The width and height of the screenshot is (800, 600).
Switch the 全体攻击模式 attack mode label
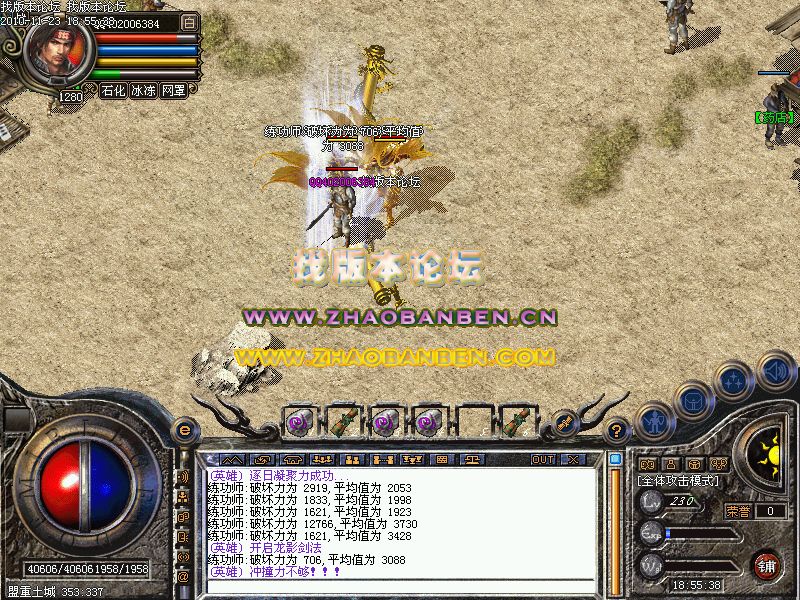[677, 481]
